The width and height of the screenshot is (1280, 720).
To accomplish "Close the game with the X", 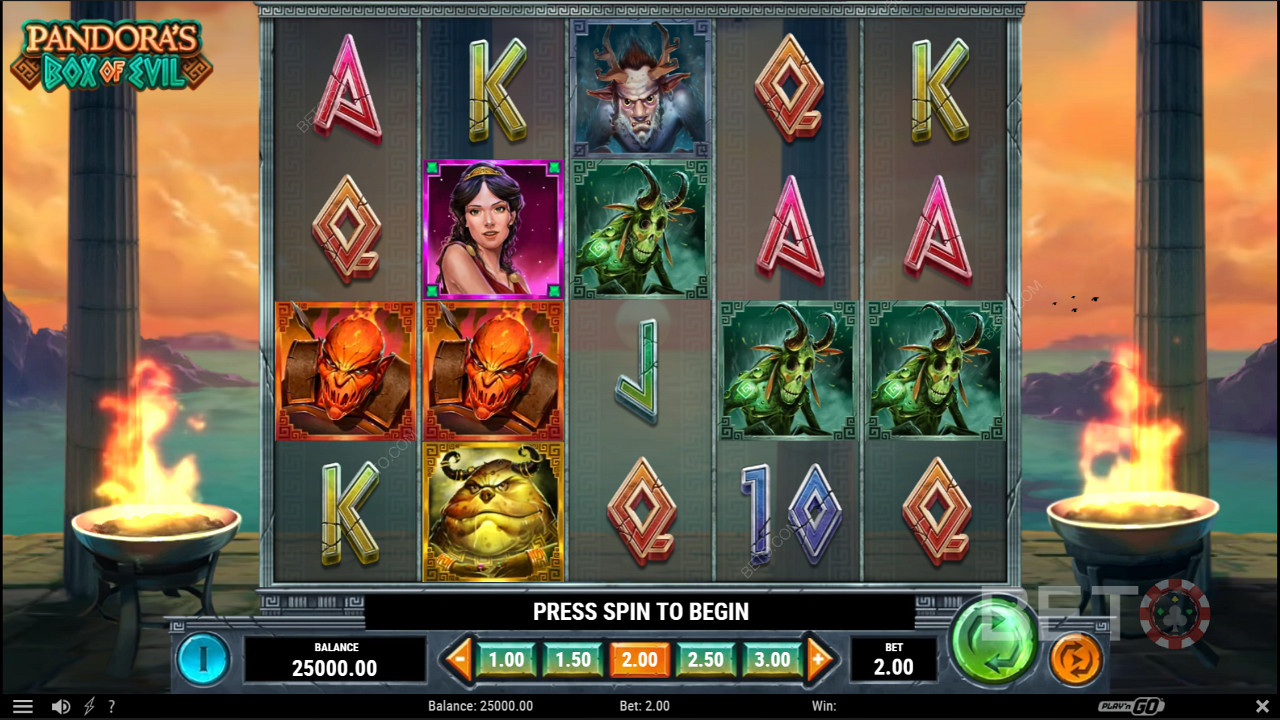I will (1262, 707).
